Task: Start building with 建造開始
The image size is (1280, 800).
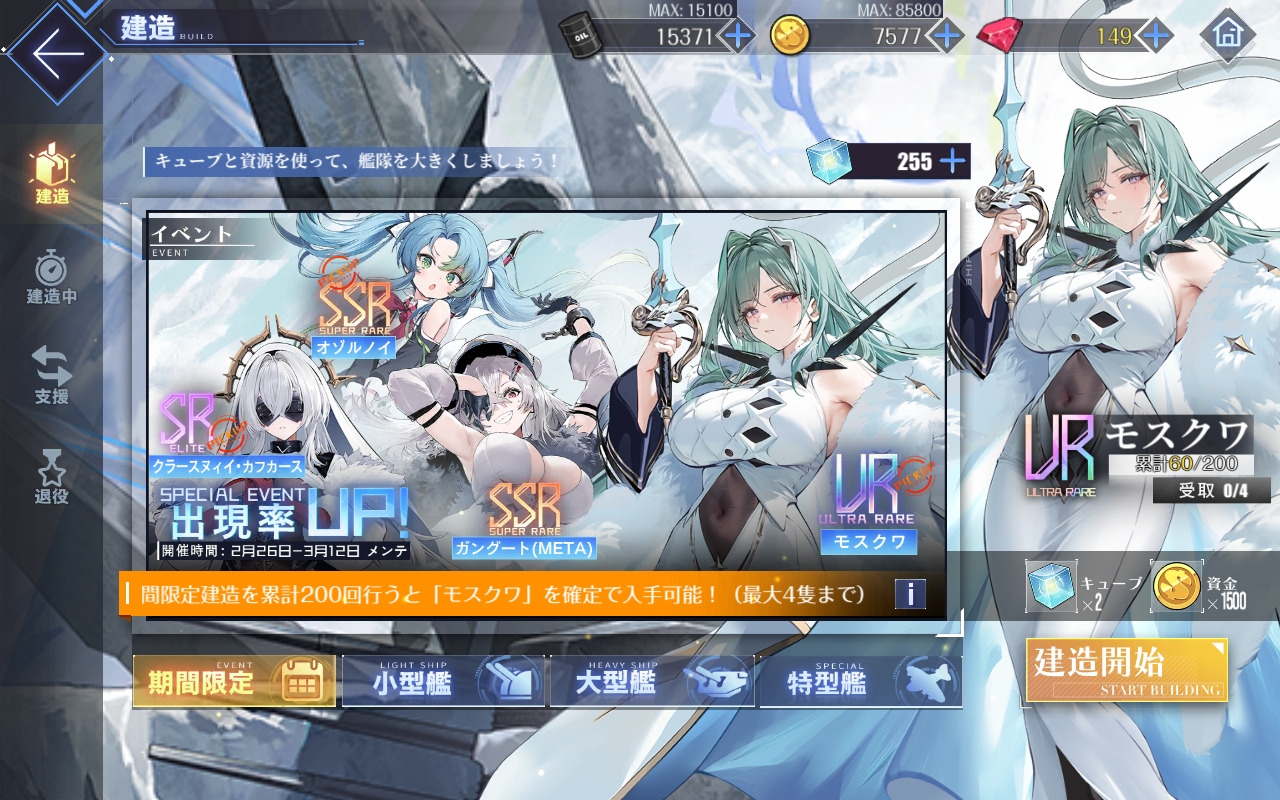Action: pyautogui.click(x=1126, y=670)
